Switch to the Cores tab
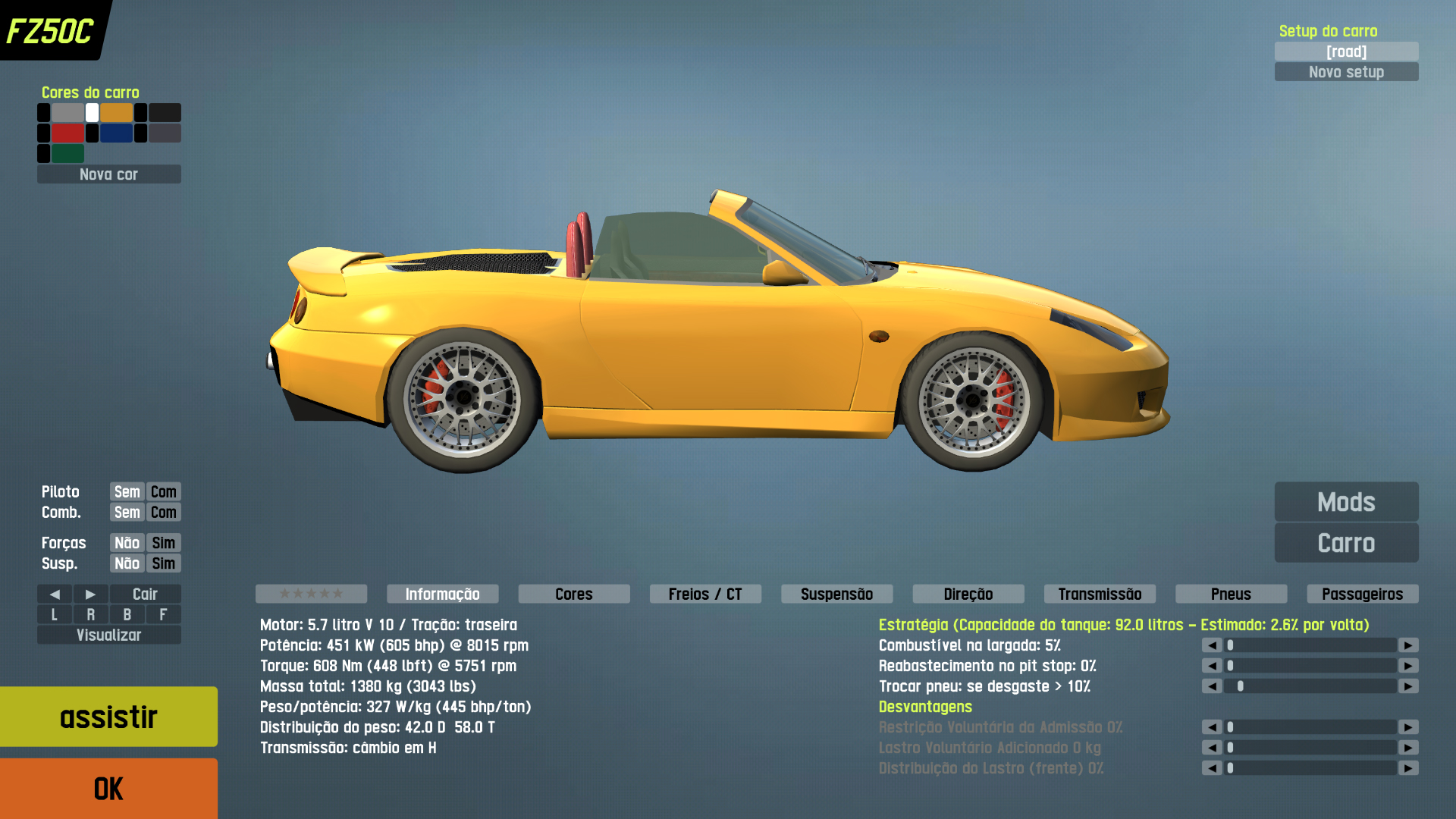Viewport: 1456px width, 819px height. pos(573,594)
